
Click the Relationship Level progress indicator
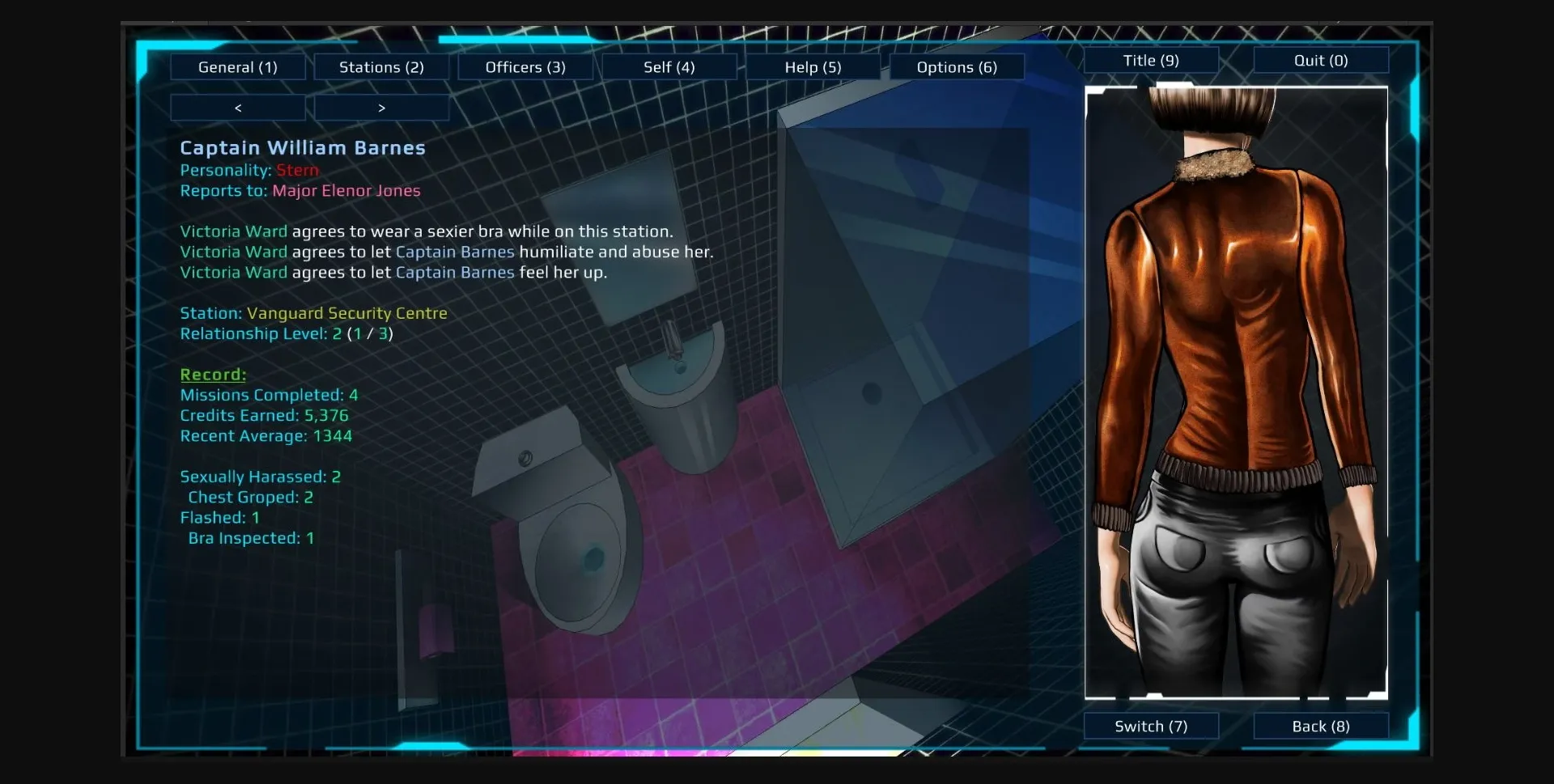287,333
